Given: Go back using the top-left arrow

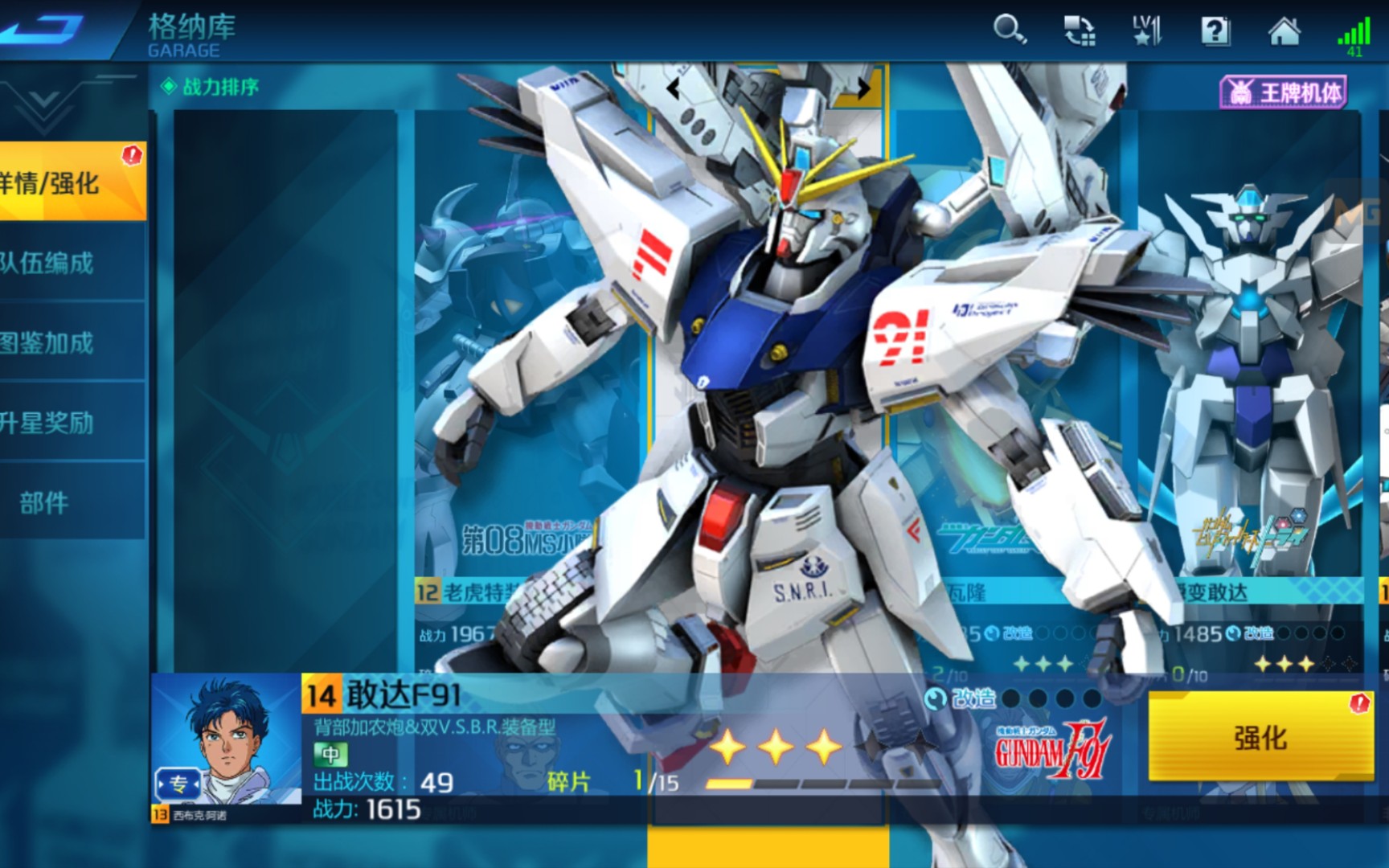Looking at the screenshot, I should (44, 29).
